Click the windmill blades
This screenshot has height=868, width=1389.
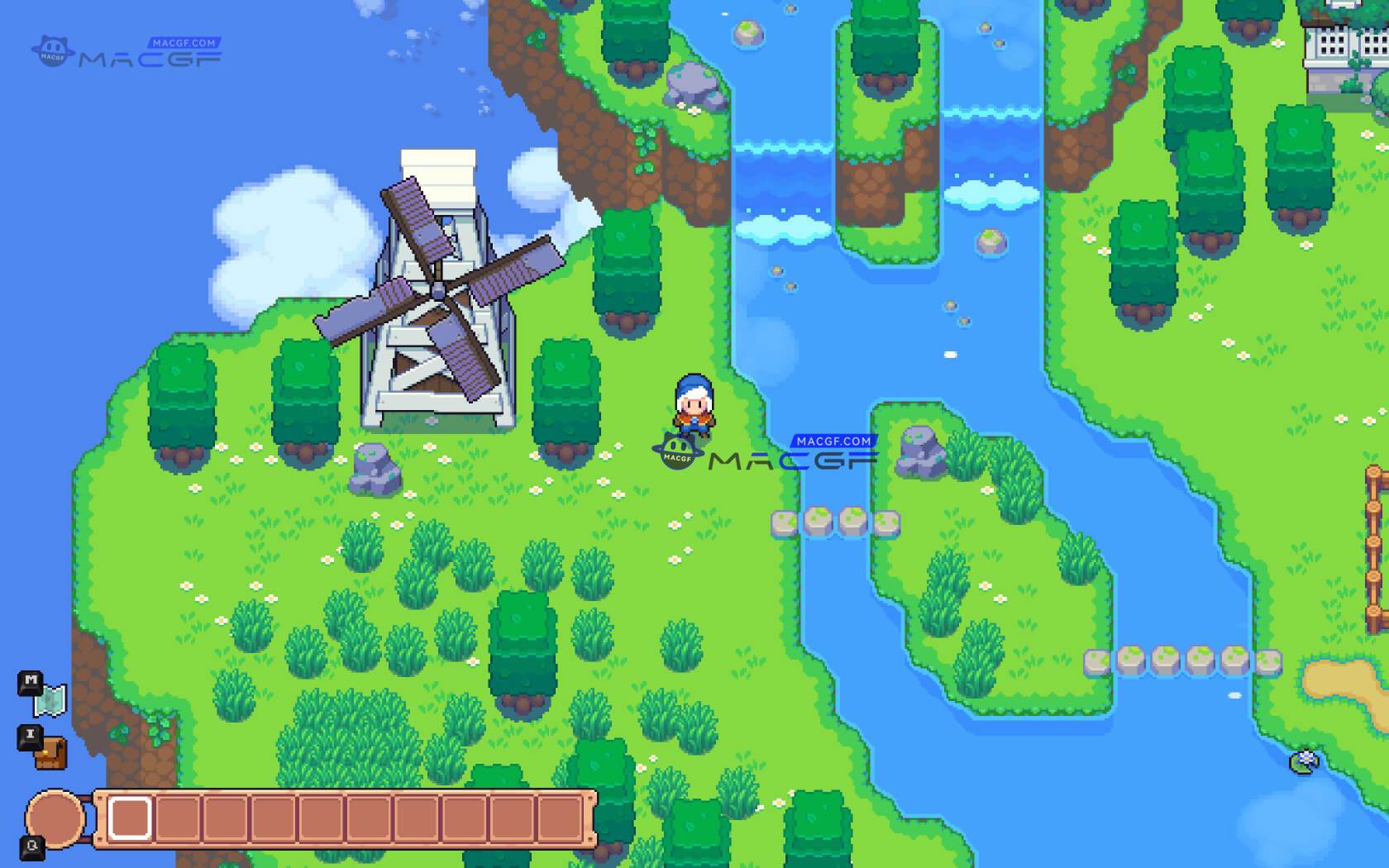click(x=438, y=289)
